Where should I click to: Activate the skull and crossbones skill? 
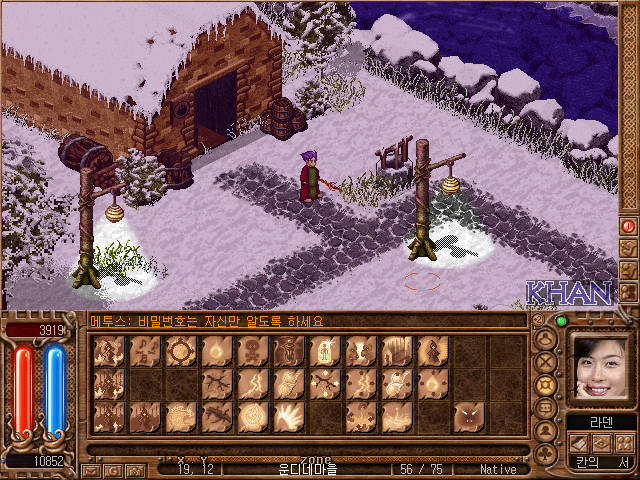253,351
